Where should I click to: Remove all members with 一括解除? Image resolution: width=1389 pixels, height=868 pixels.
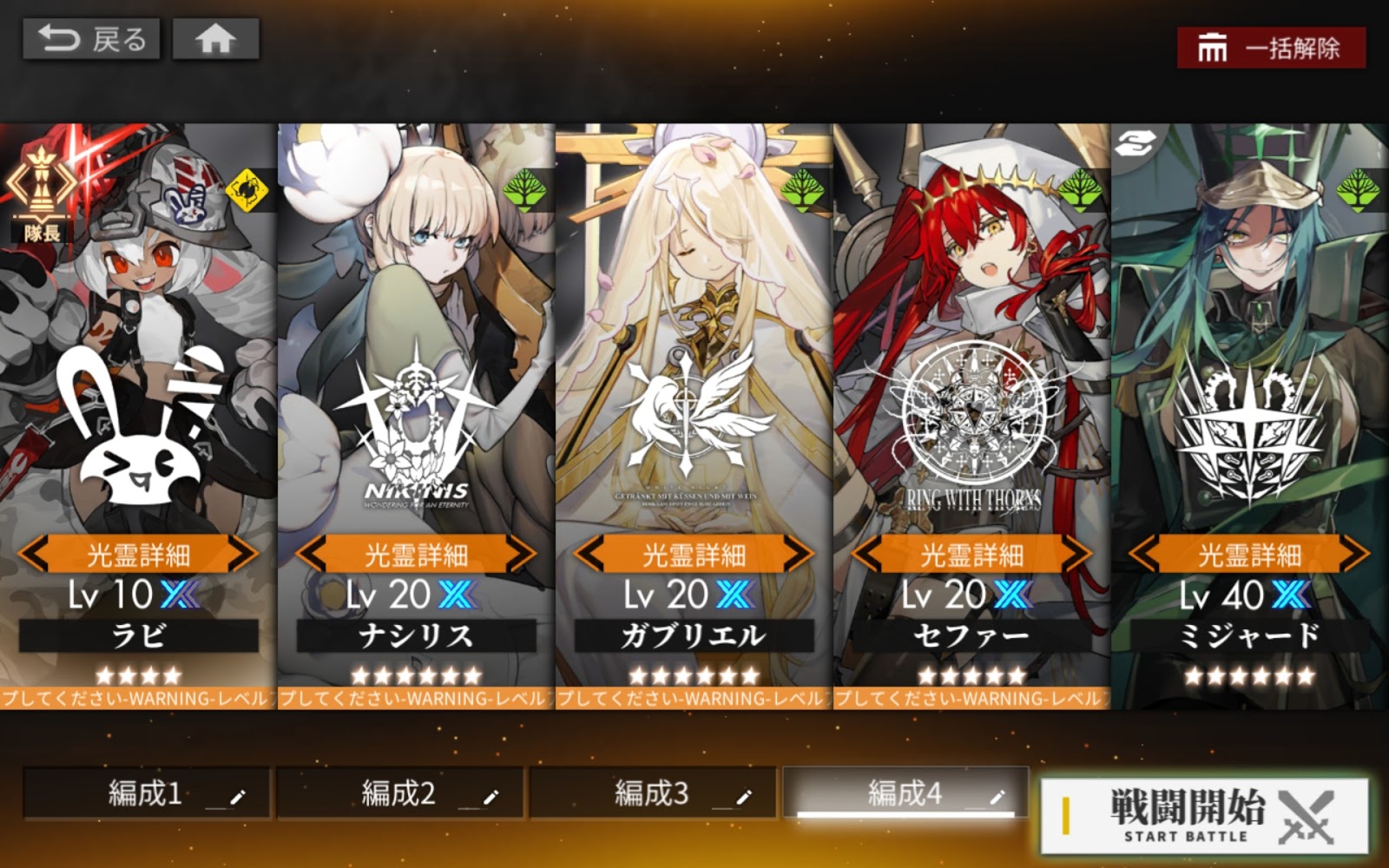pos(1271,48)
